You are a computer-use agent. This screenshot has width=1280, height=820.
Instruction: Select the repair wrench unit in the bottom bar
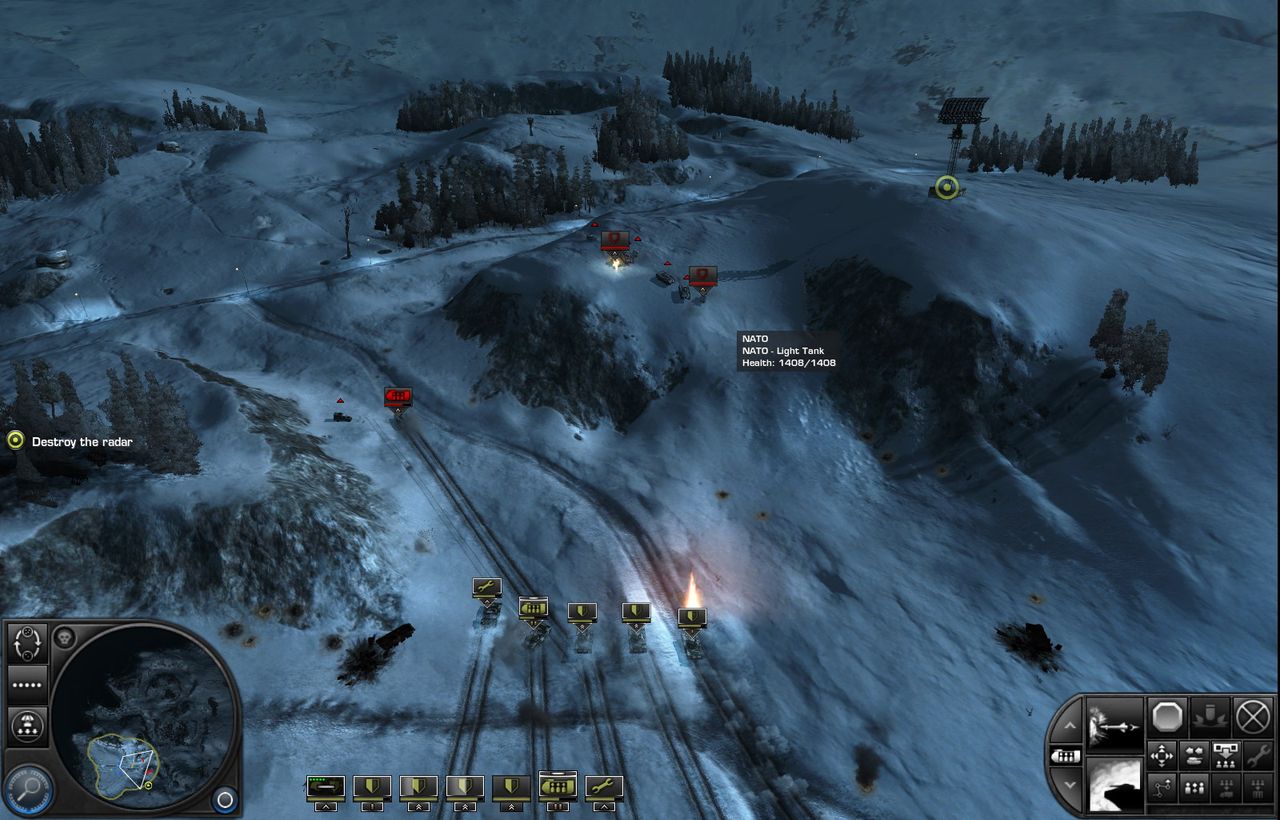click(604, 789)
